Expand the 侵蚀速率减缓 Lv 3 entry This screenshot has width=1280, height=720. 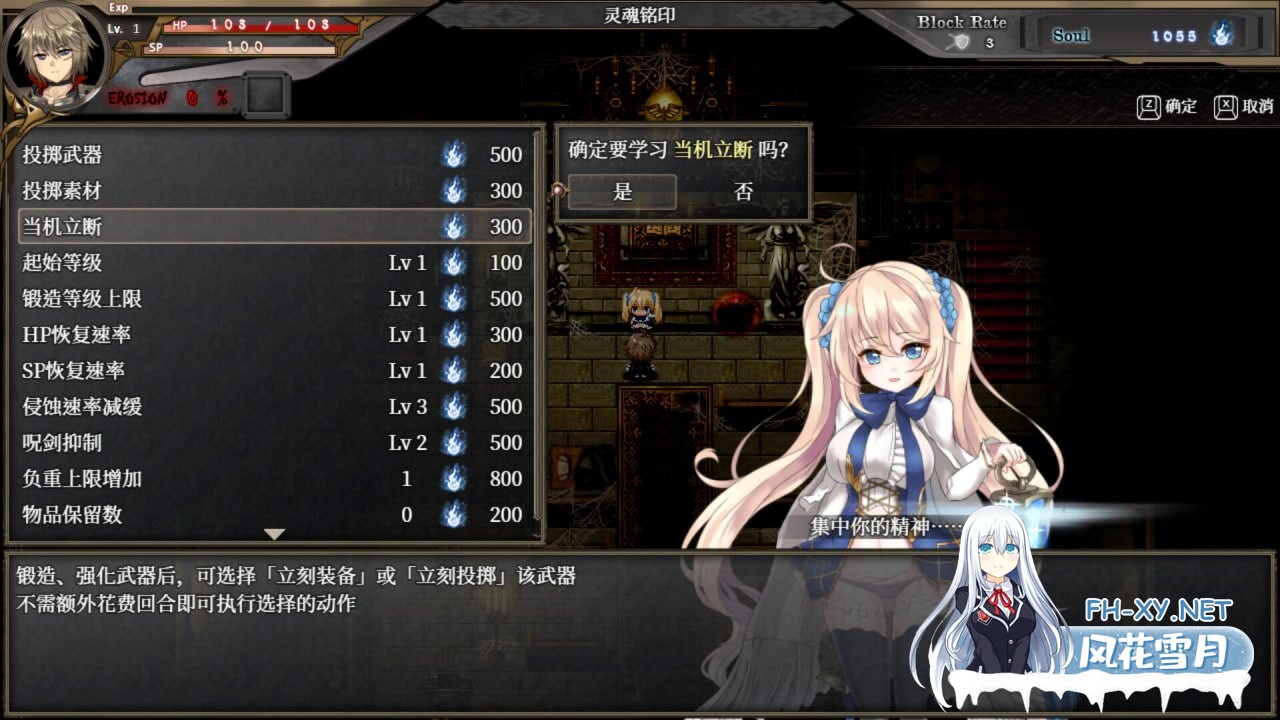click(x=200, y=407)
